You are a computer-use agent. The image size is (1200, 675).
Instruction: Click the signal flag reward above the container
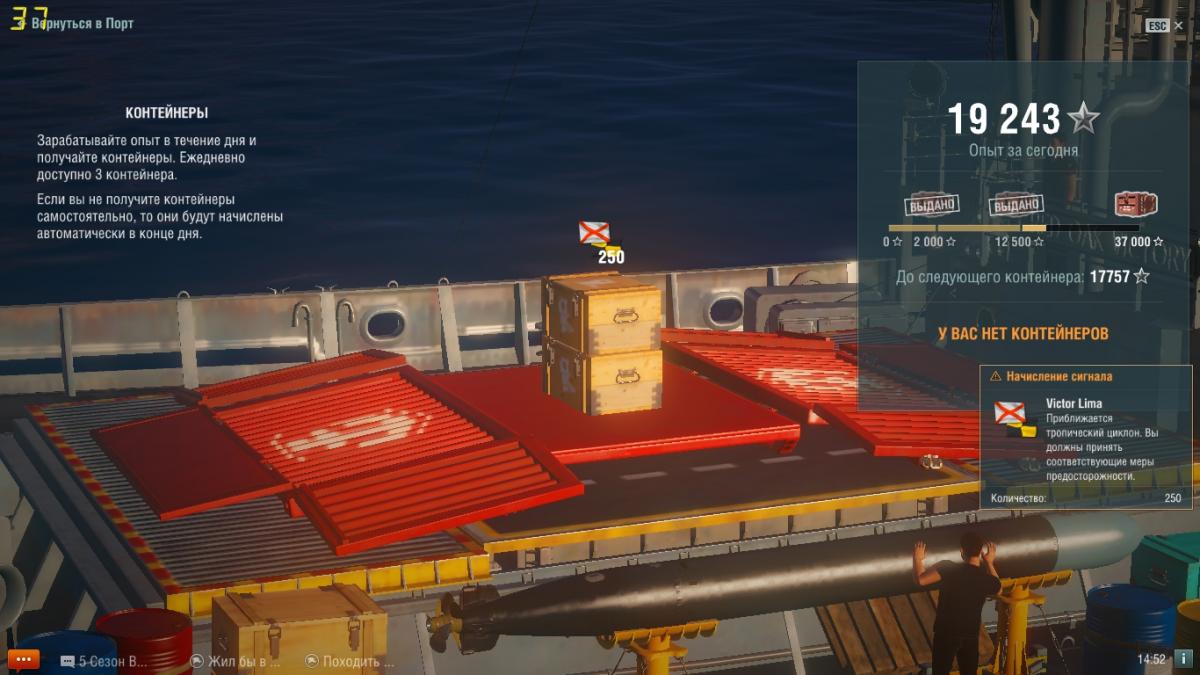pos(597,236)
